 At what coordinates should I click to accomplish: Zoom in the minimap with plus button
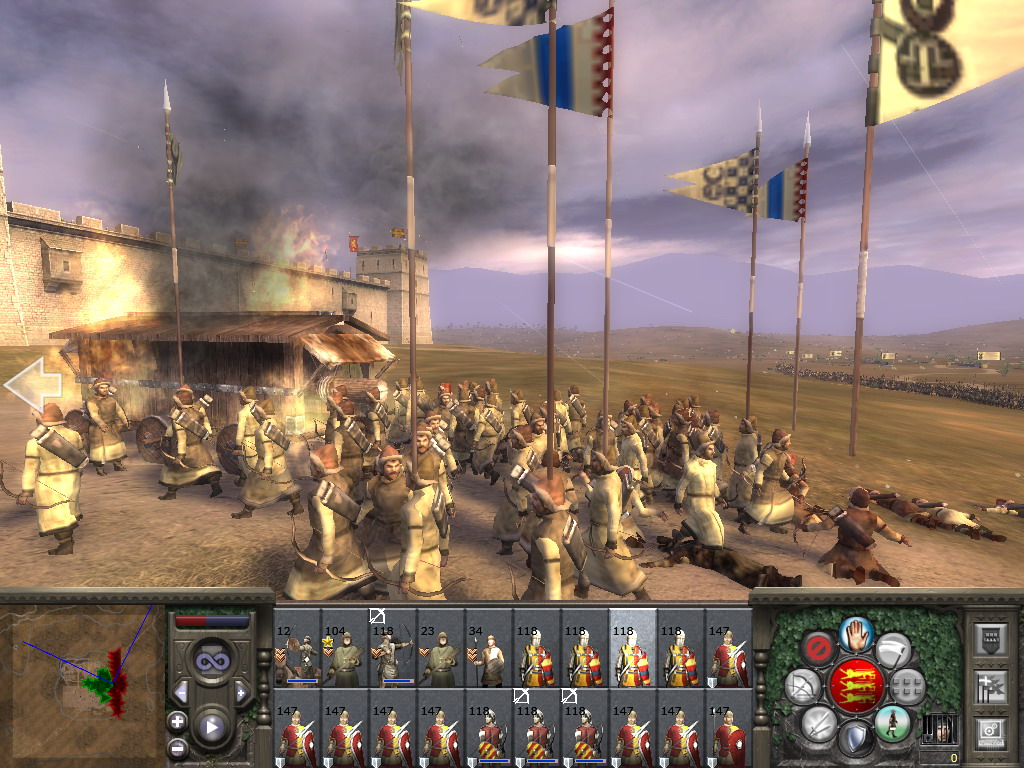pos(178,721)
